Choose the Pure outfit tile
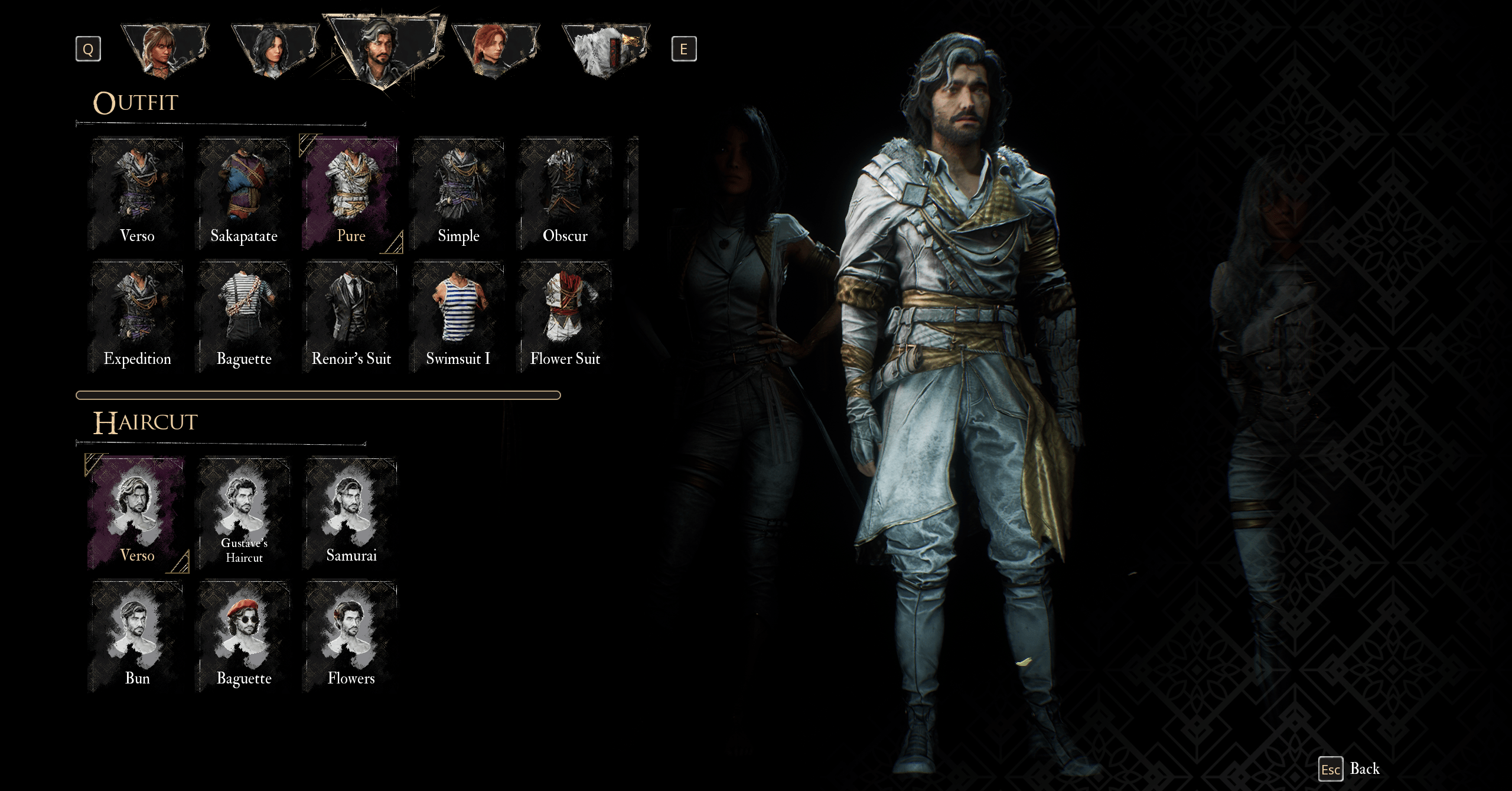1512x791 pixels. coord(351,194)
